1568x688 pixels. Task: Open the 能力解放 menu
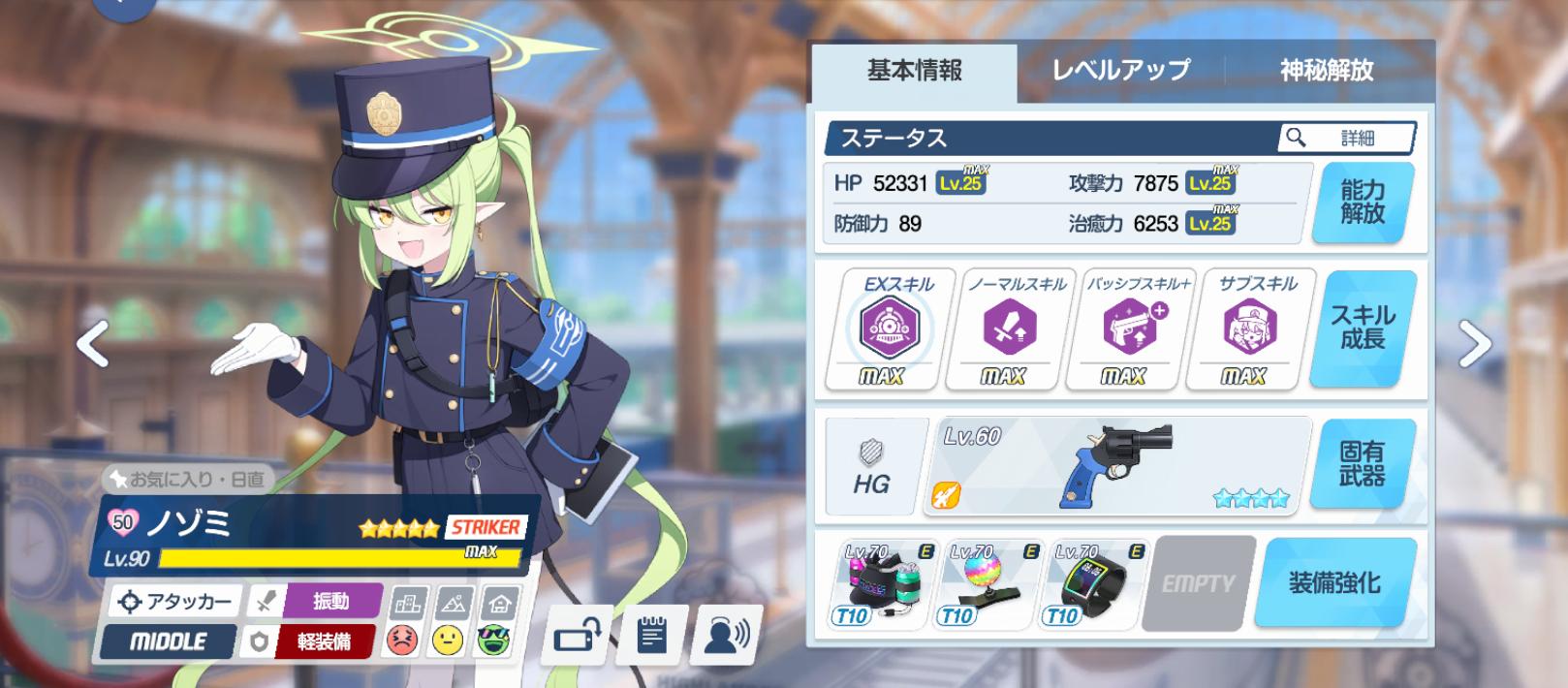pyautogui.click(x=1362, y=203)
